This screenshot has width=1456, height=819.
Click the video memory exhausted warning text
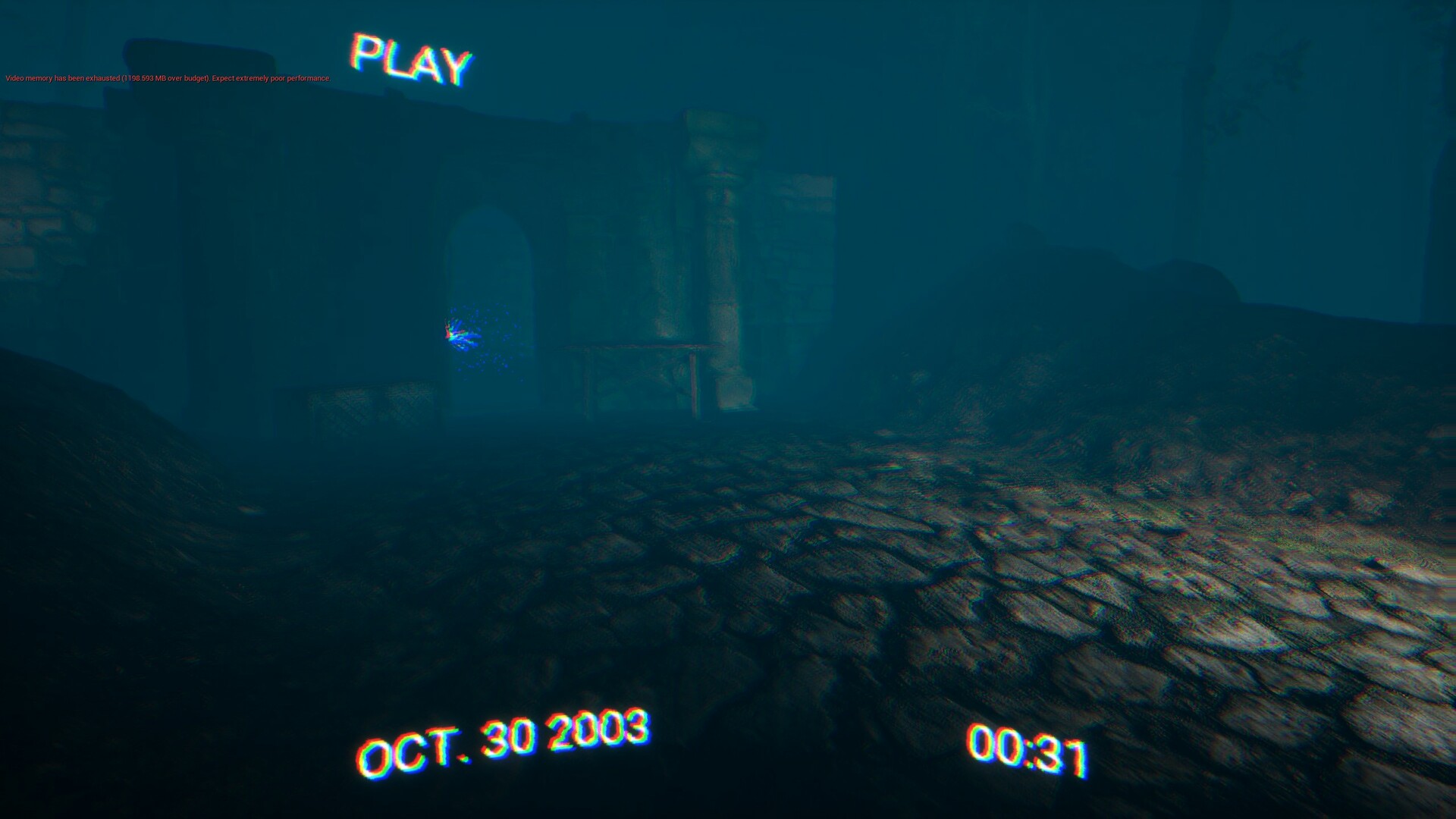167,78
